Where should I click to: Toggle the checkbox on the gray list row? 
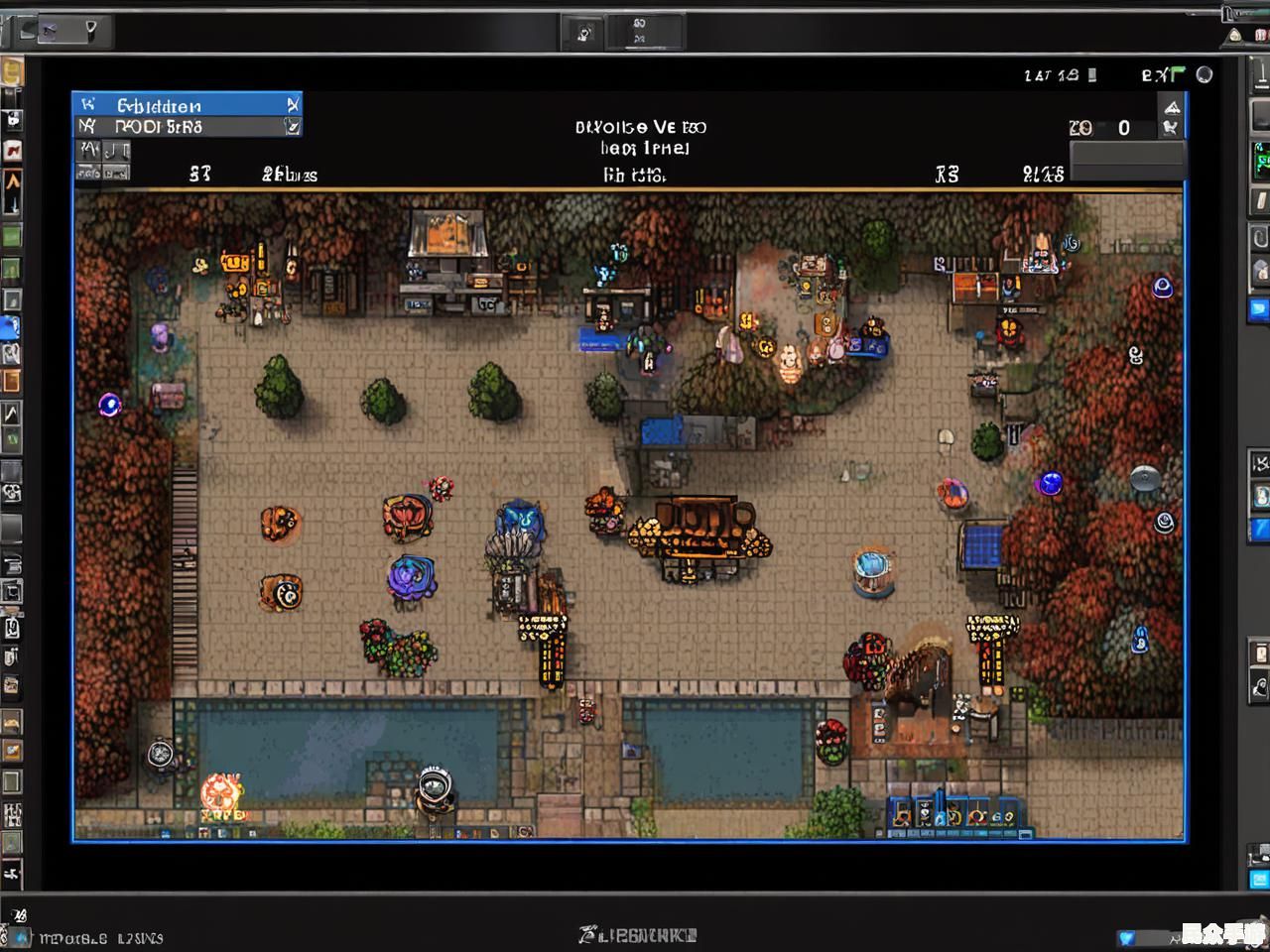click(292, 127)
